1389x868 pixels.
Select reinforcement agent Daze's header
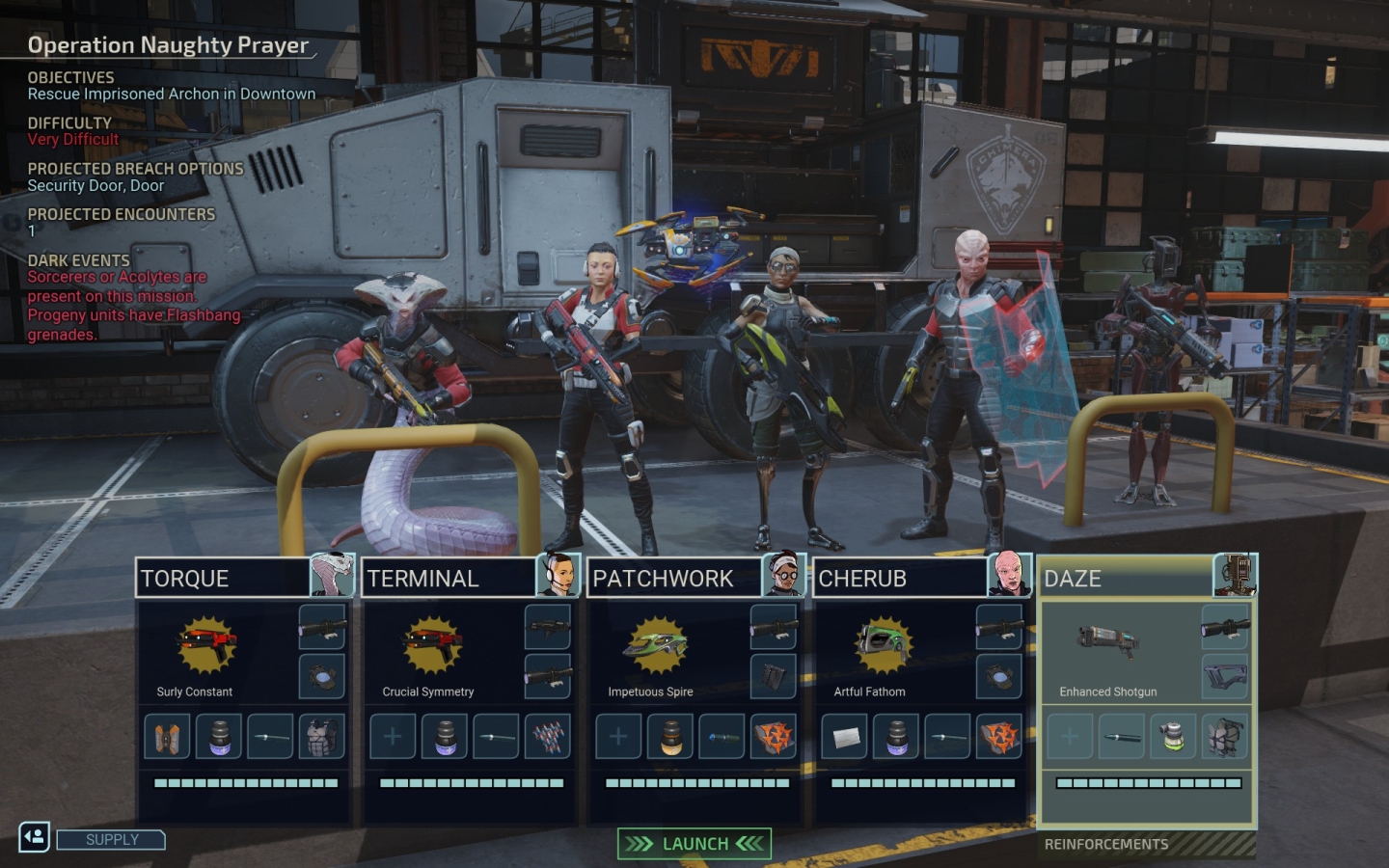point(1127,579)
